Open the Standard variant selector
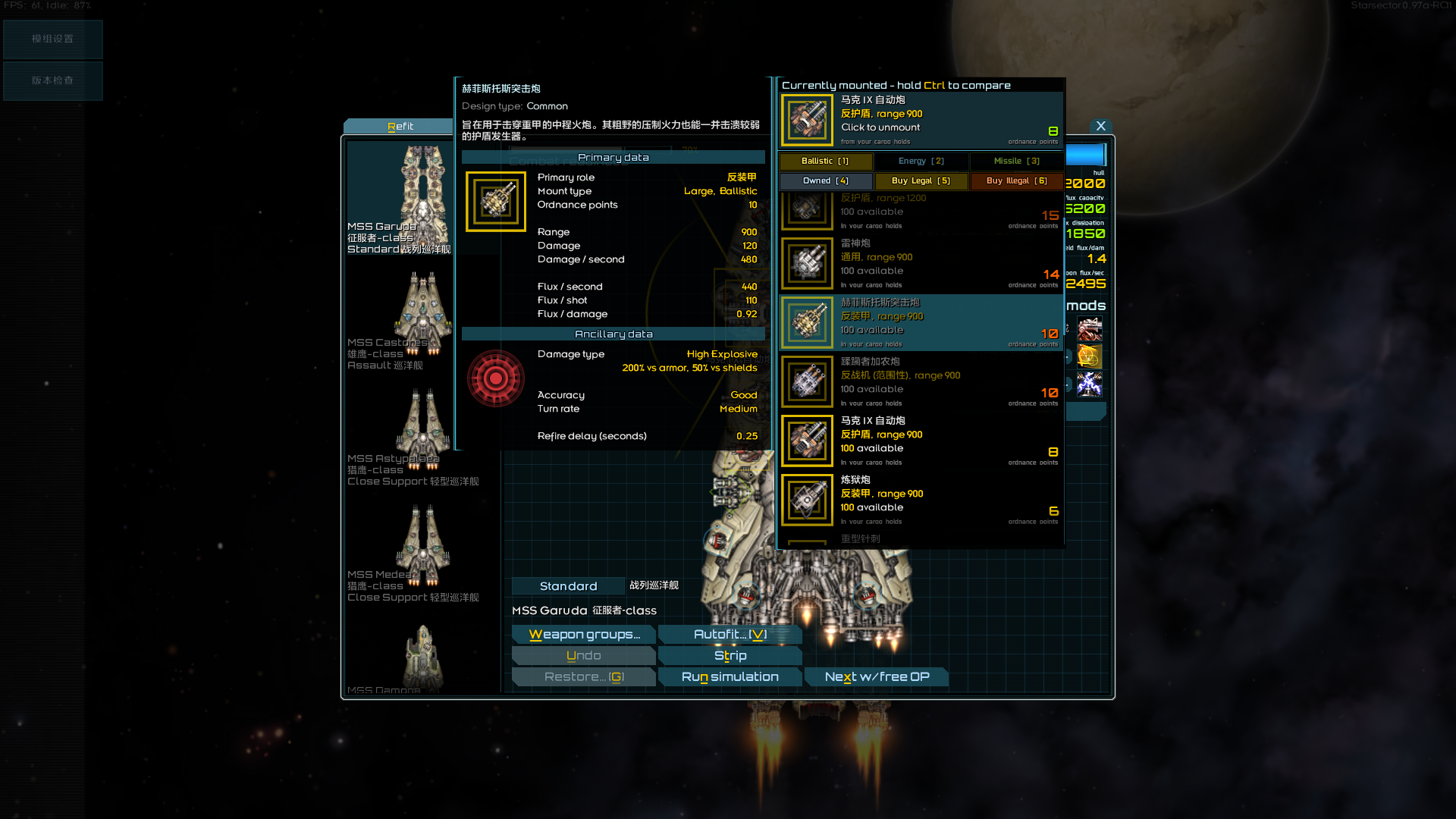Image resolution: width=1456 pixels, height=819 pixels. 568,585
